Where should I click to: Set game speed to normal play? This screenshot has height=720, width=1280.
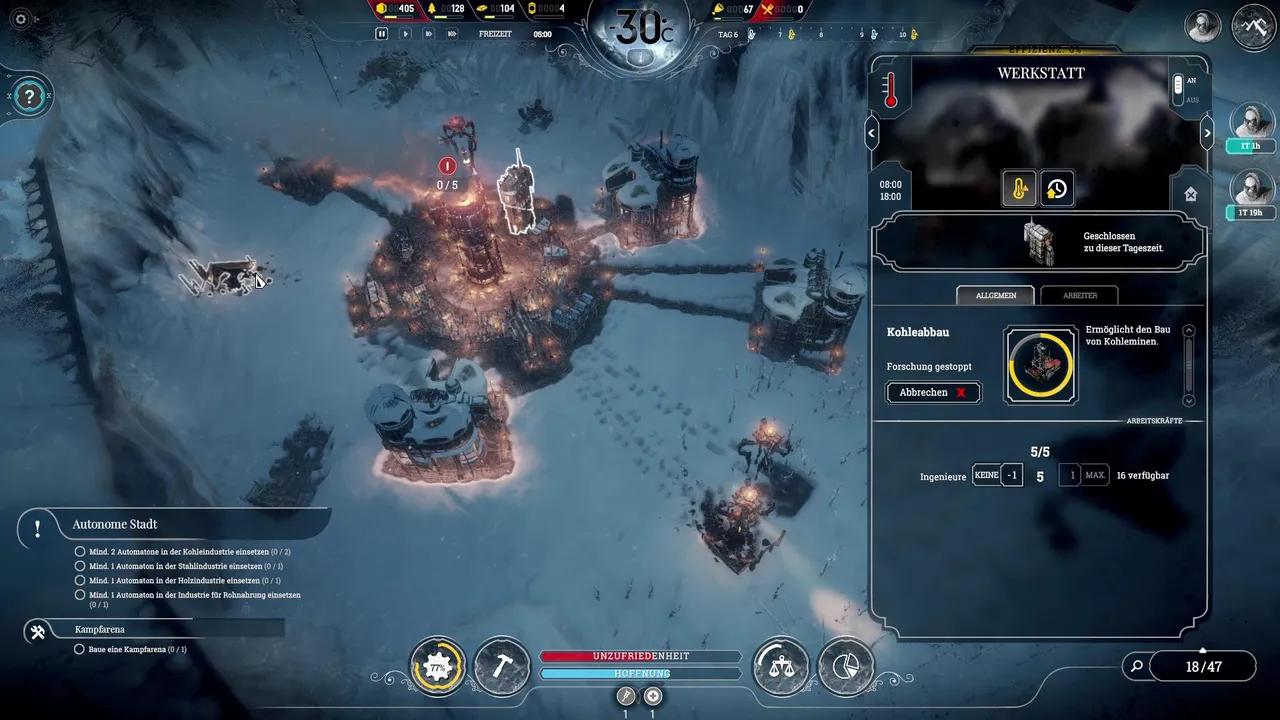(x=405, y=33)
